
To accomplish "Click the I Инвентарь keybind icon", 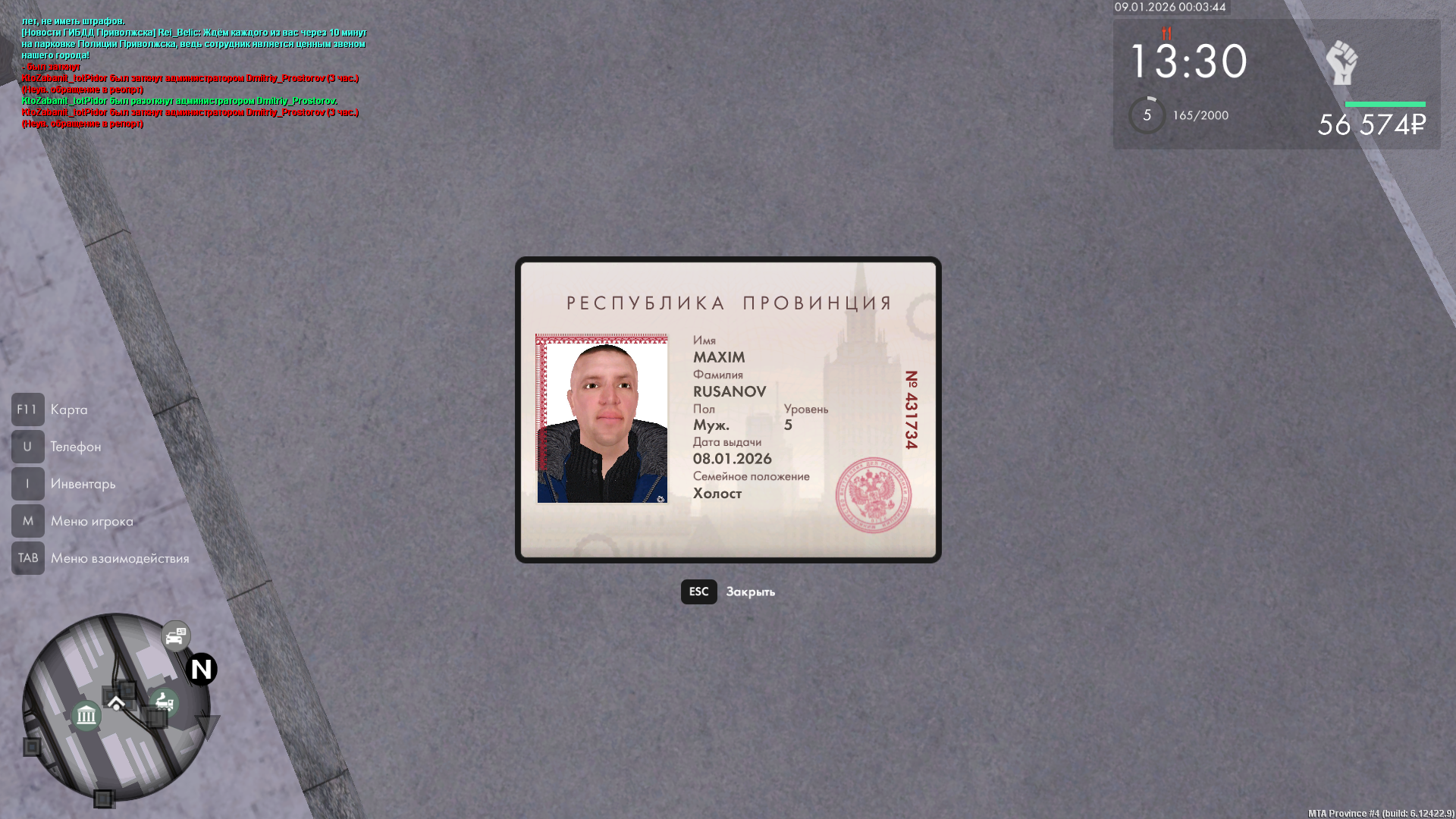I will coord(27,483).
